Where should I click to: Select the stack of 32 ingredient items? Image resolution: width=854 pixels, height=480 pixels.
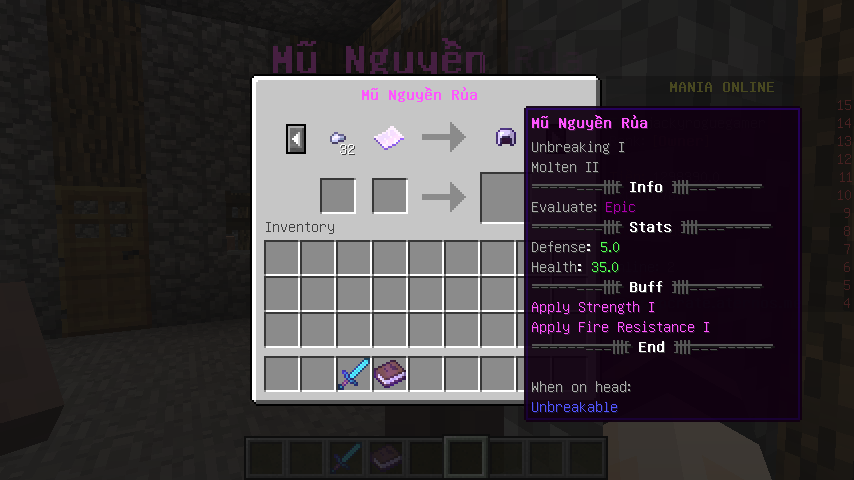click(340, 140)
